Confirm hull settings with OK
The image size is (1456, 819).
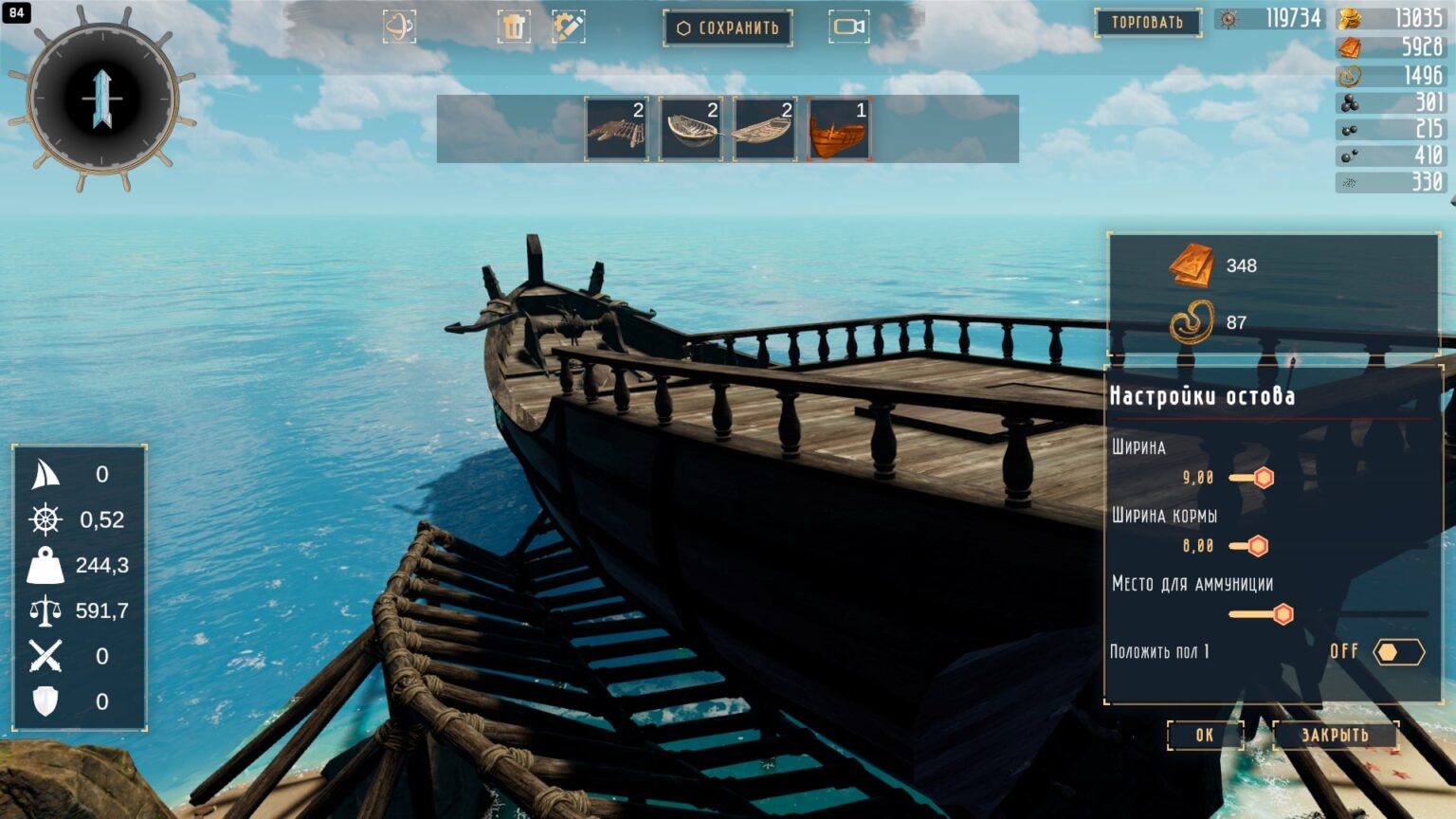click(x=1204, y=735)
